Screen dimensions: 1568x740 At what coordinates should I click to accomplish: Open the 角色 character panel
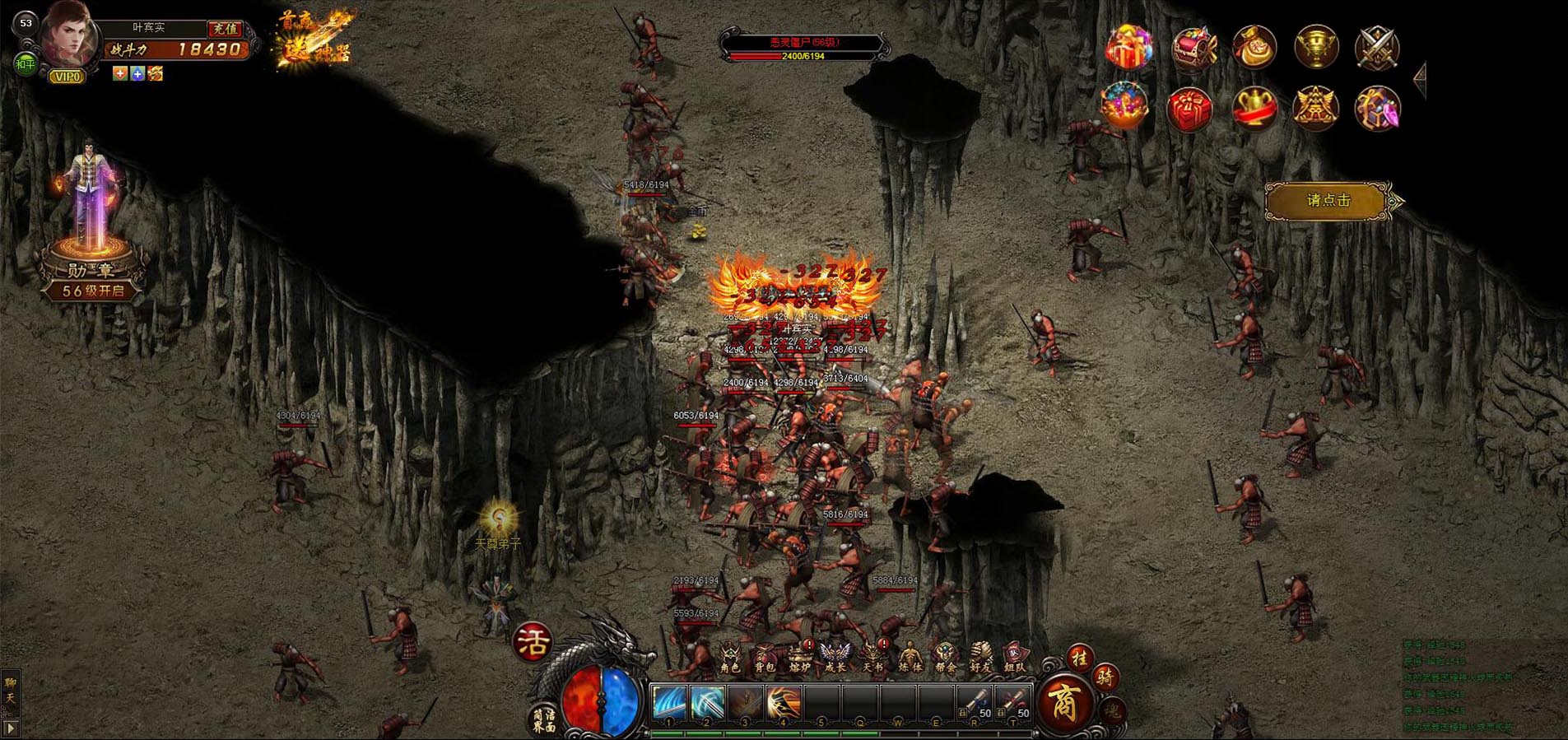(x=730, y=659)
